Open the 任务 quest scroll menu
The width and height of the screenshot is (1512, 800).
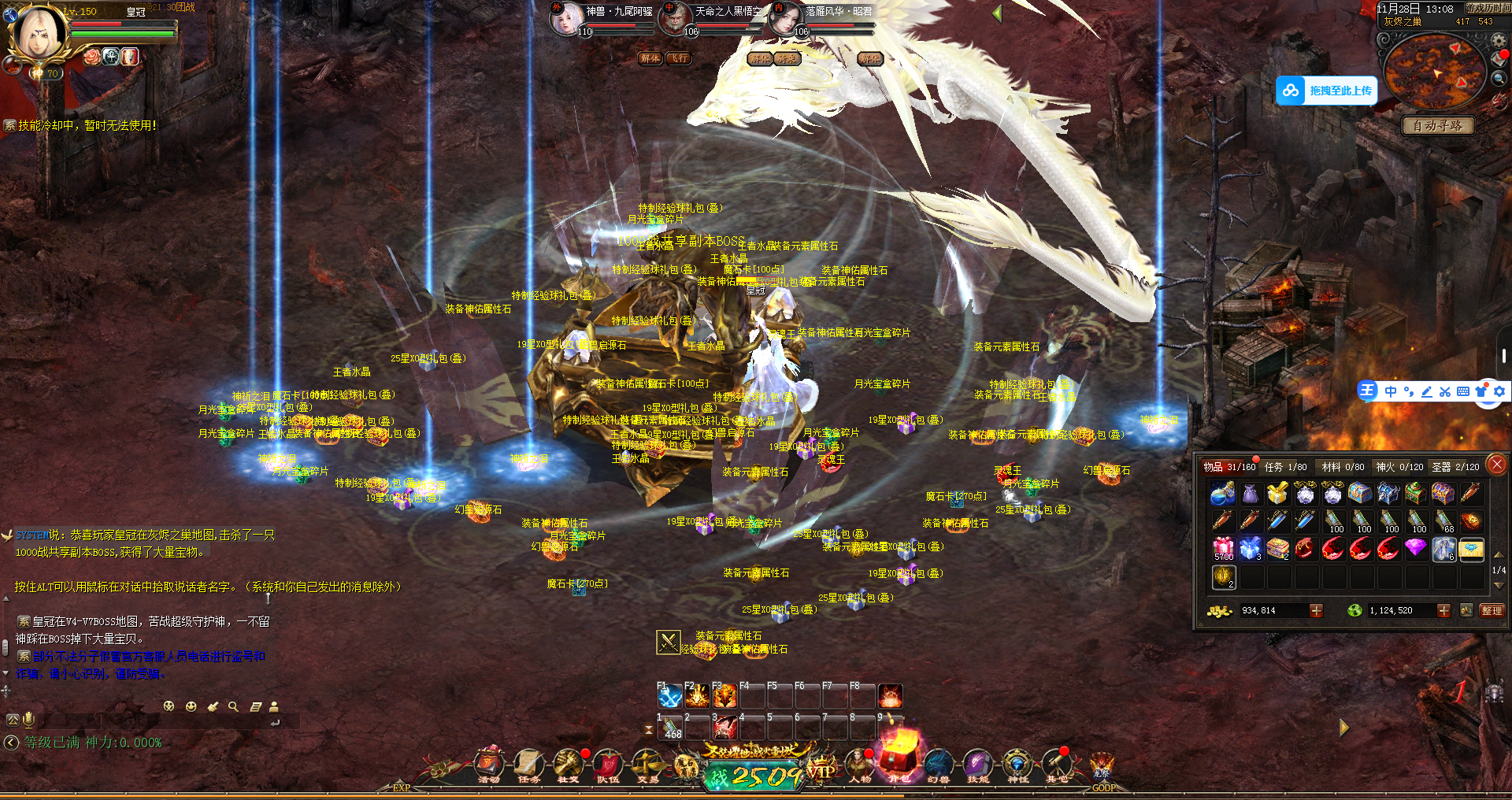click(528, 764)
